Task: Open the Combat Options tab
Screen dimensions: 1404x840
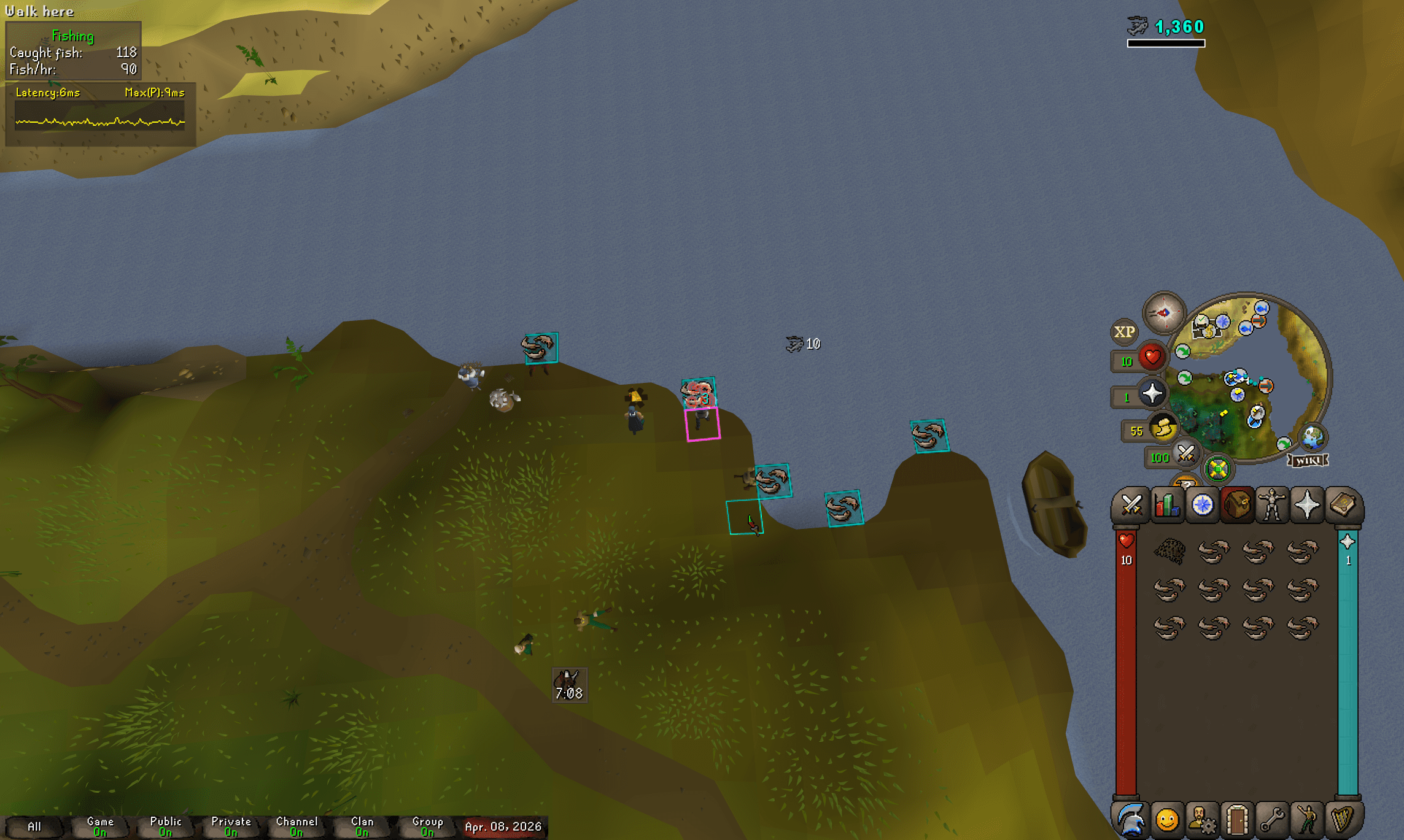Action: (x=1131, y=506)
